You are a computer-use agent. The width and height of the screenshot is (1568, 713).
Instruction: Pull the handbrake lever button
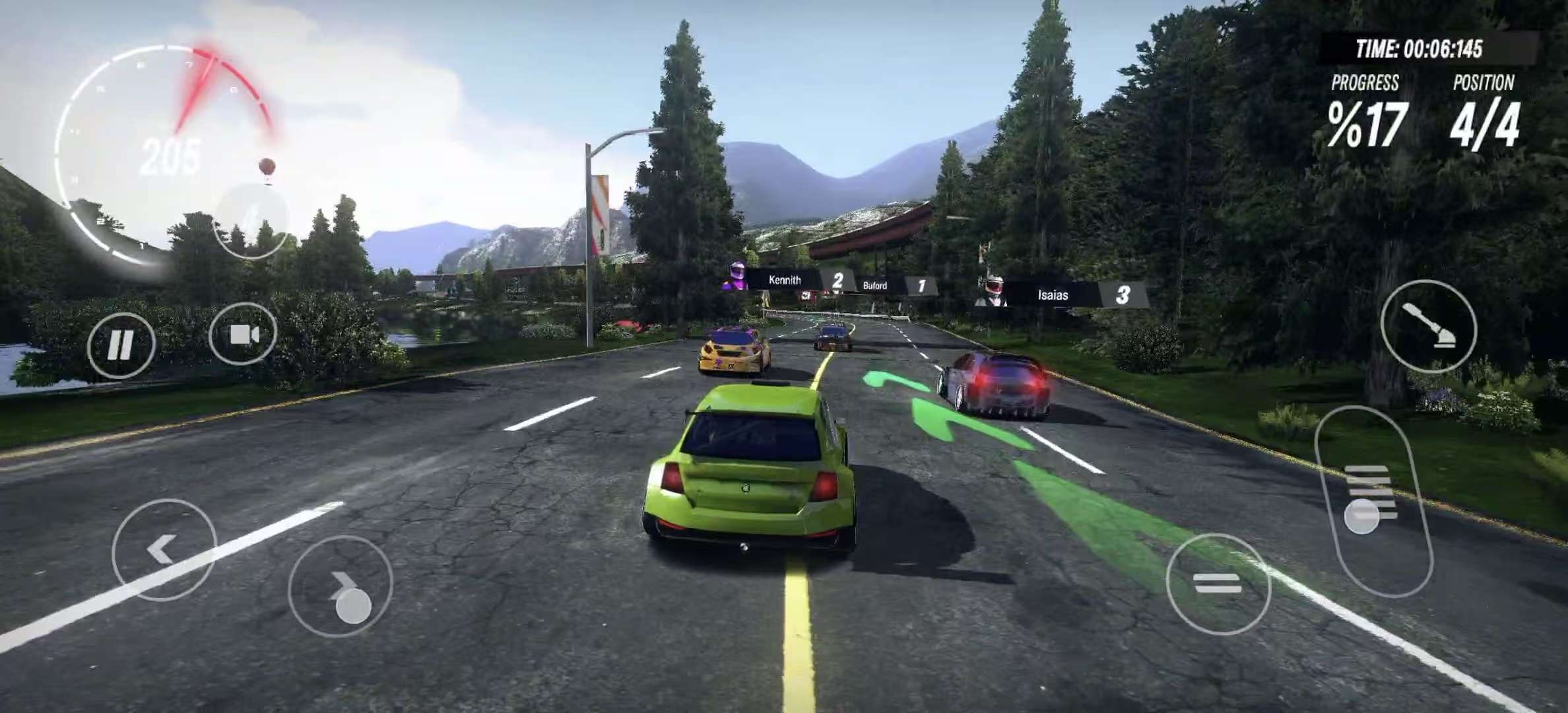pyautogui.click(x=1428, y=326)
